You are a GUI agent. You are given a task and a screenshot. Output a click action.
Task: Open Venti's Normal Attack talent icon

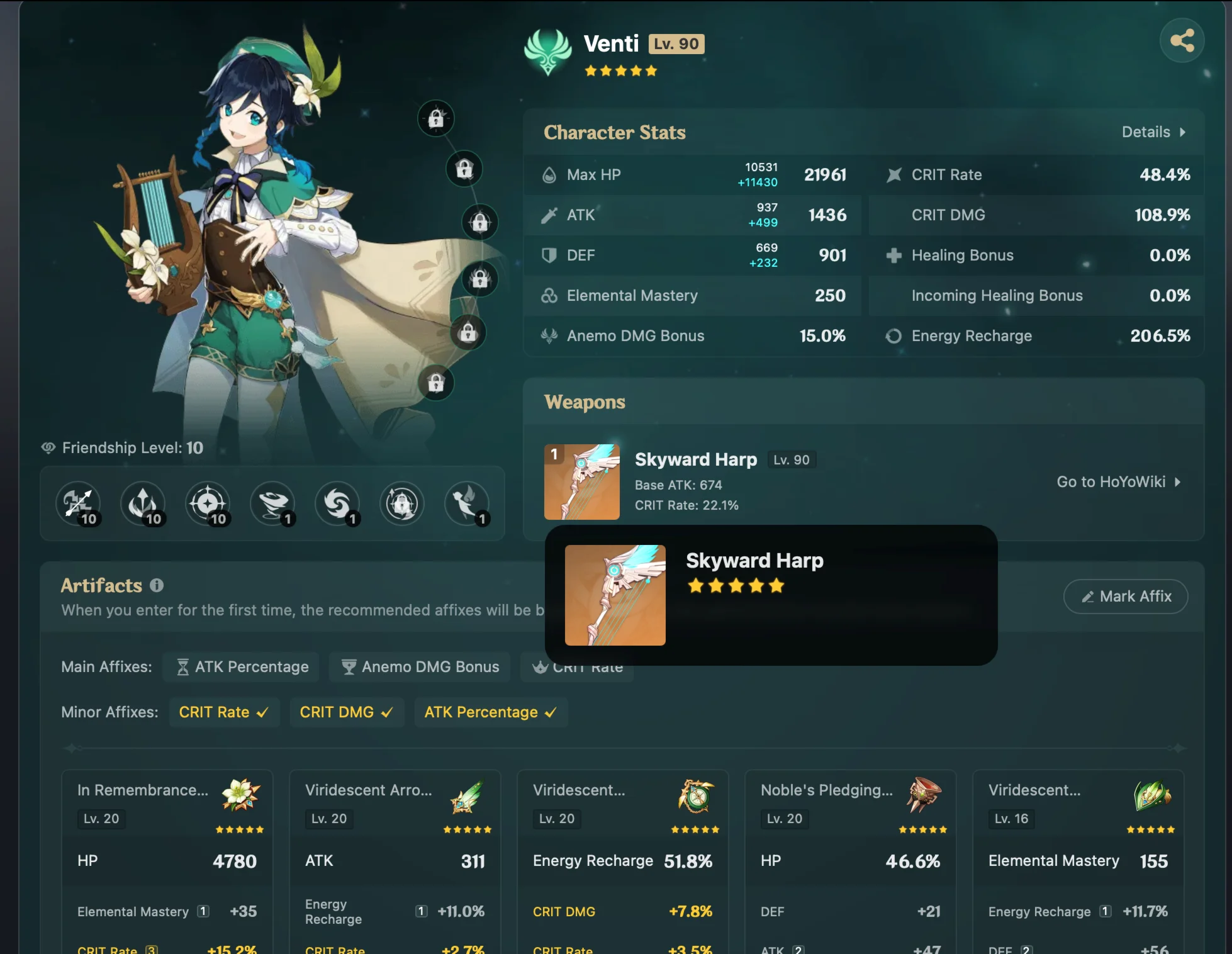78,503
